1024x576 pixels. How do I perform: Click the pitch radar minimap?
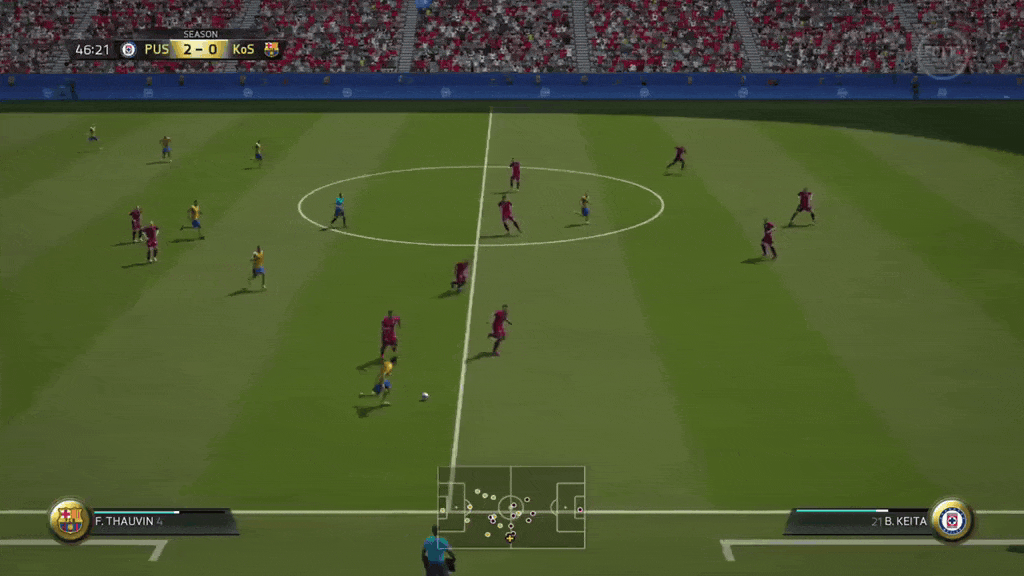click(x=511, y=506)
